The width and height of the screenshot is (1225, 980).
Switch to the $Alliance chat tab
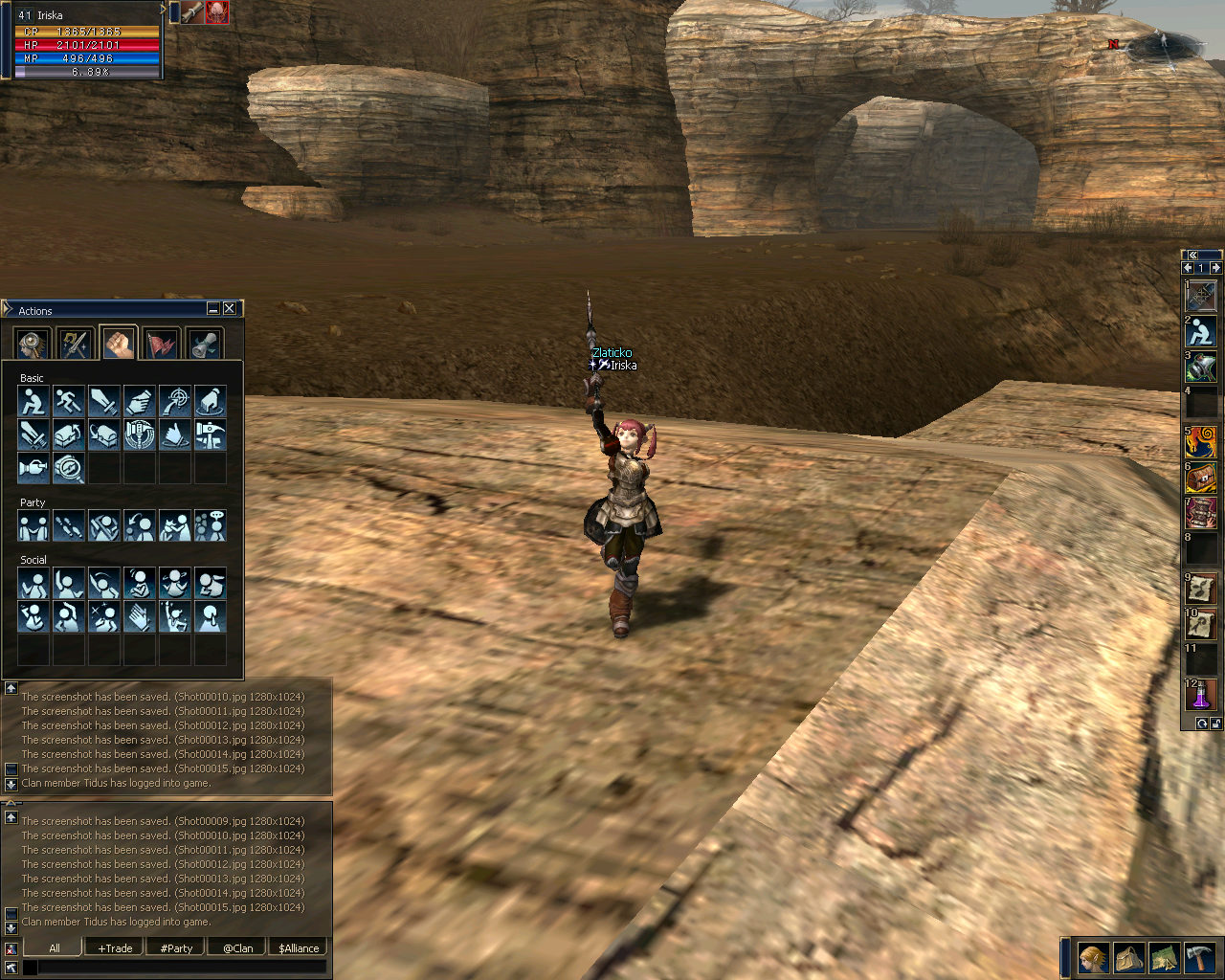(299, 948)
